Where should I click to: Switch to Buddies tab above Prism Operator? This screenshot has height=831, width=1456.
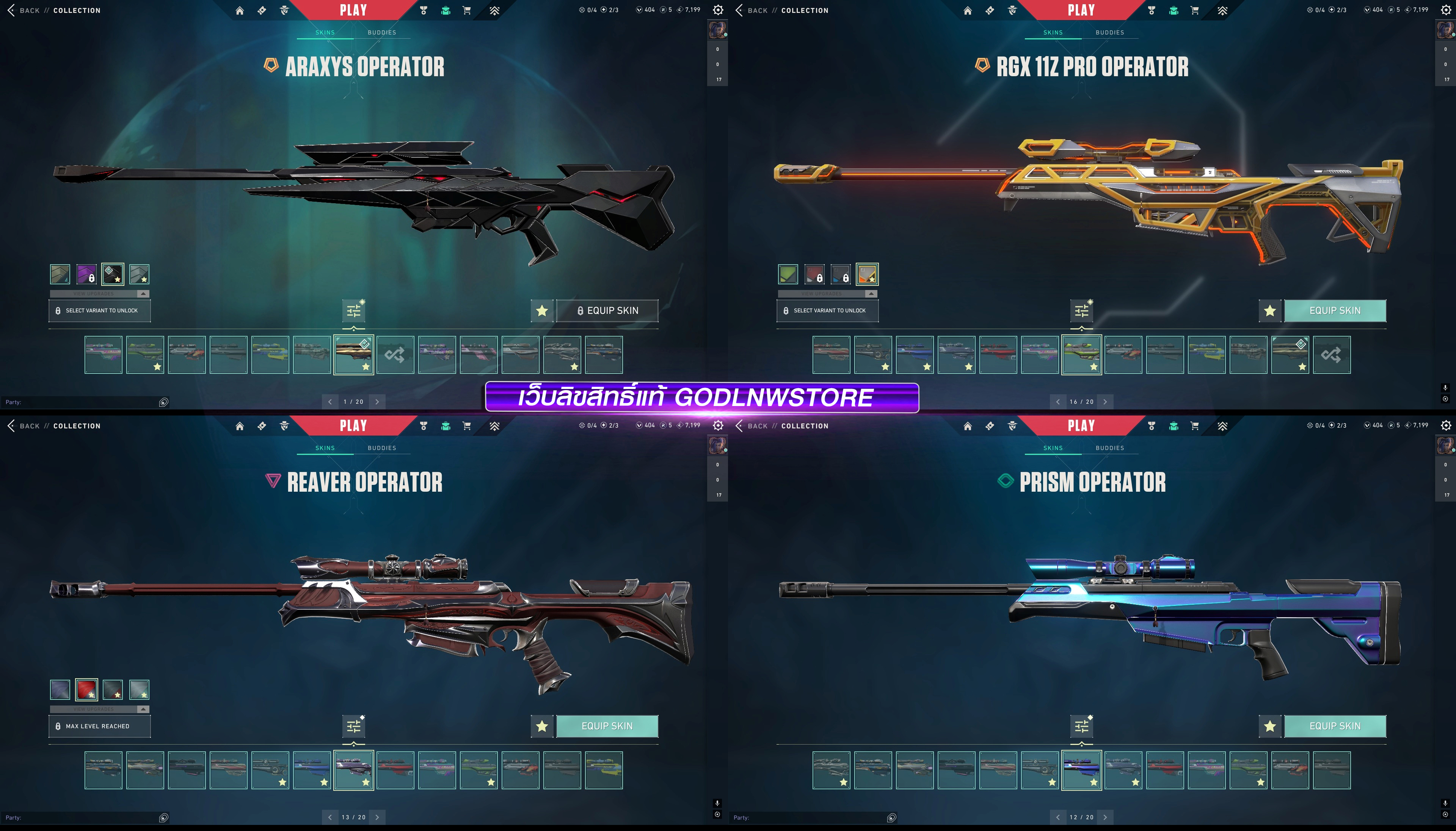click(1109, 448)
